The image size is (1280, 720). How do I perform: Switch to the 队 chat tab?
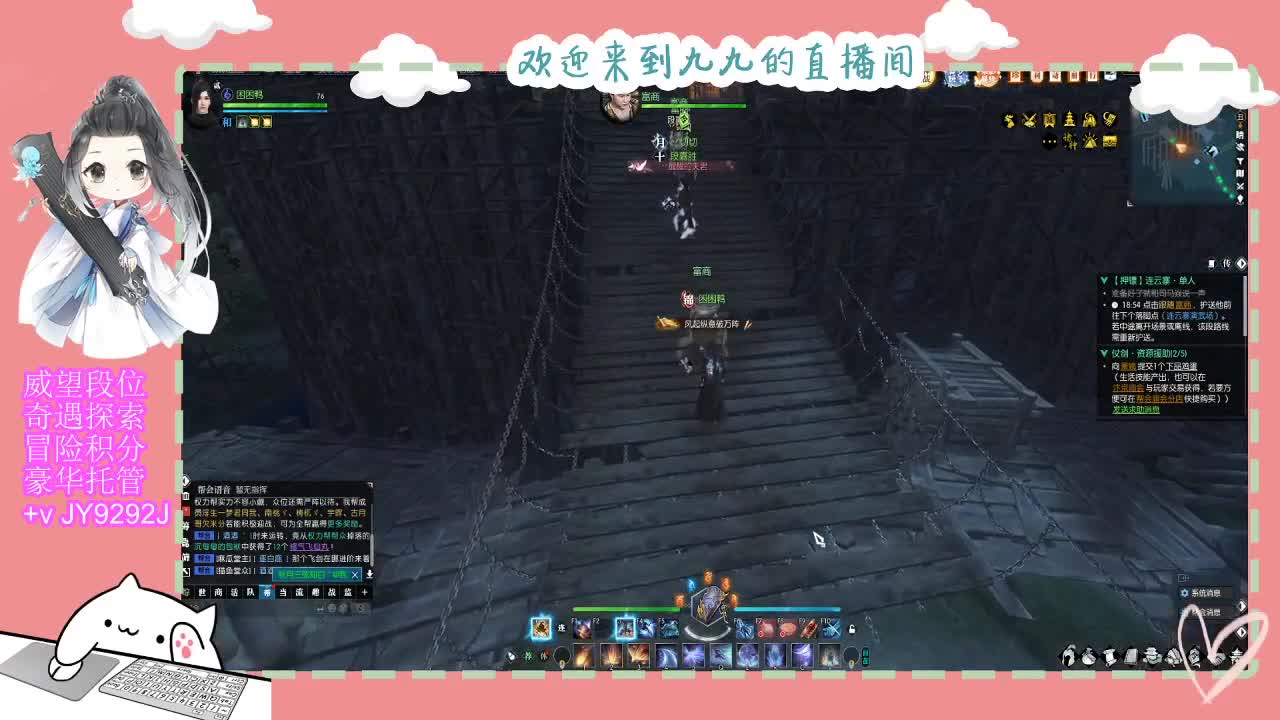249,593
